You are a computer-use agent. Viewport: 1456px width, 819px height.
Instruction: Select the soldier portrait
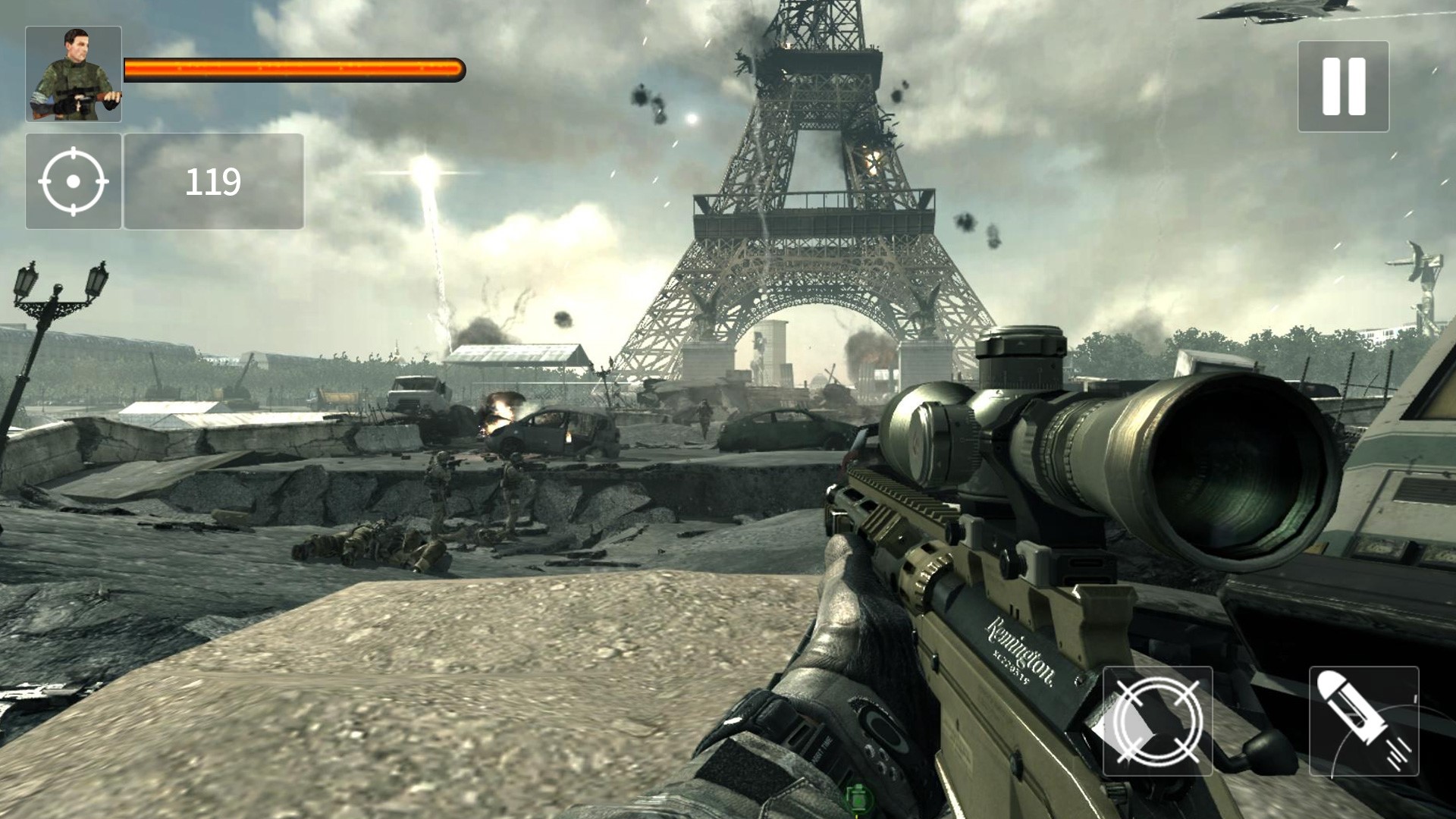(x=74, y=74)
